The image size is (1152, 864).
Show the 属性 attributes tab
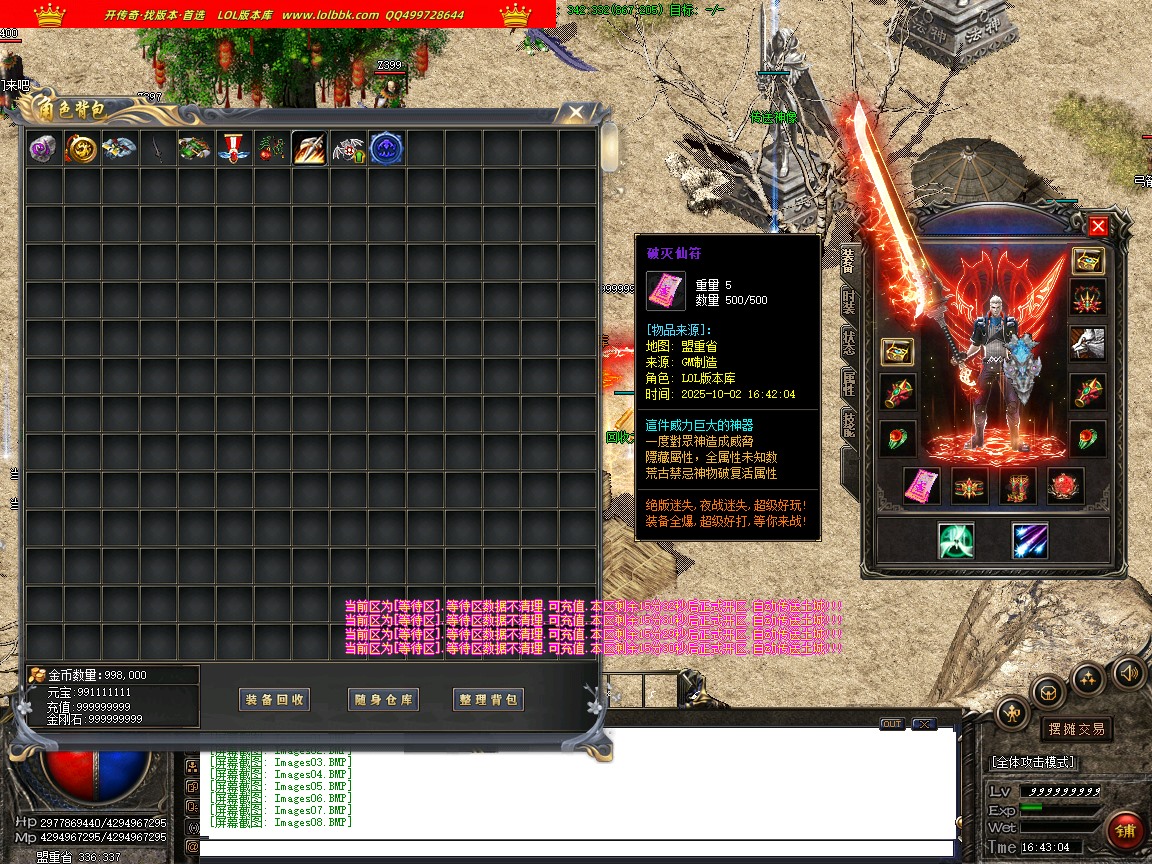tap(849, 383)
